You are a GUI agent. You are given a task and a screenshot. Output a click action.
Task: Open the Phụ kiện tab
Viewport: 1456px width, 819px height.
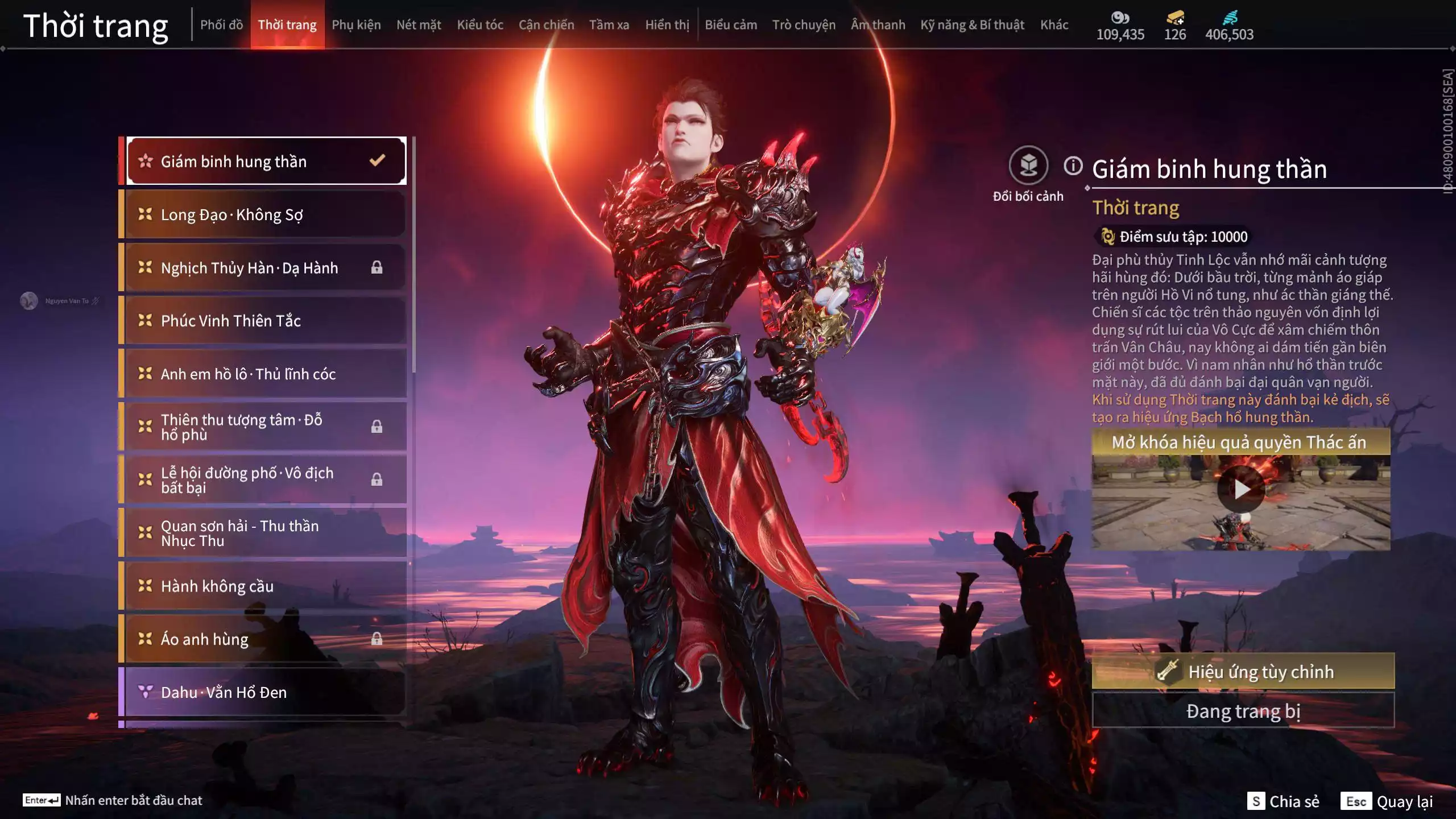356,25
